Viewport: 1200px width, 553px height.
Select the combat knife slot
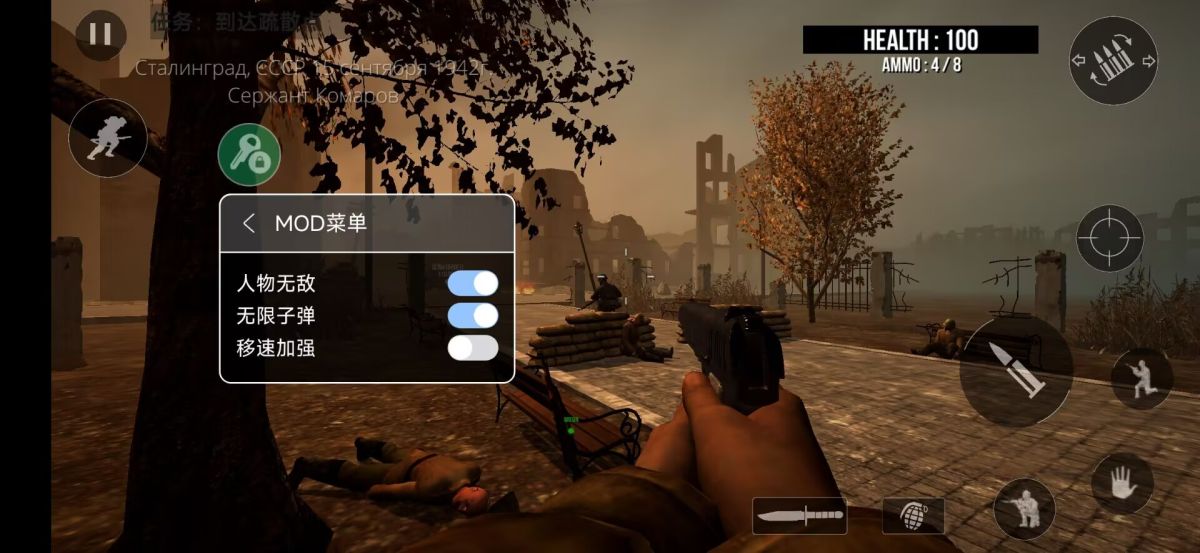(800, 516)
